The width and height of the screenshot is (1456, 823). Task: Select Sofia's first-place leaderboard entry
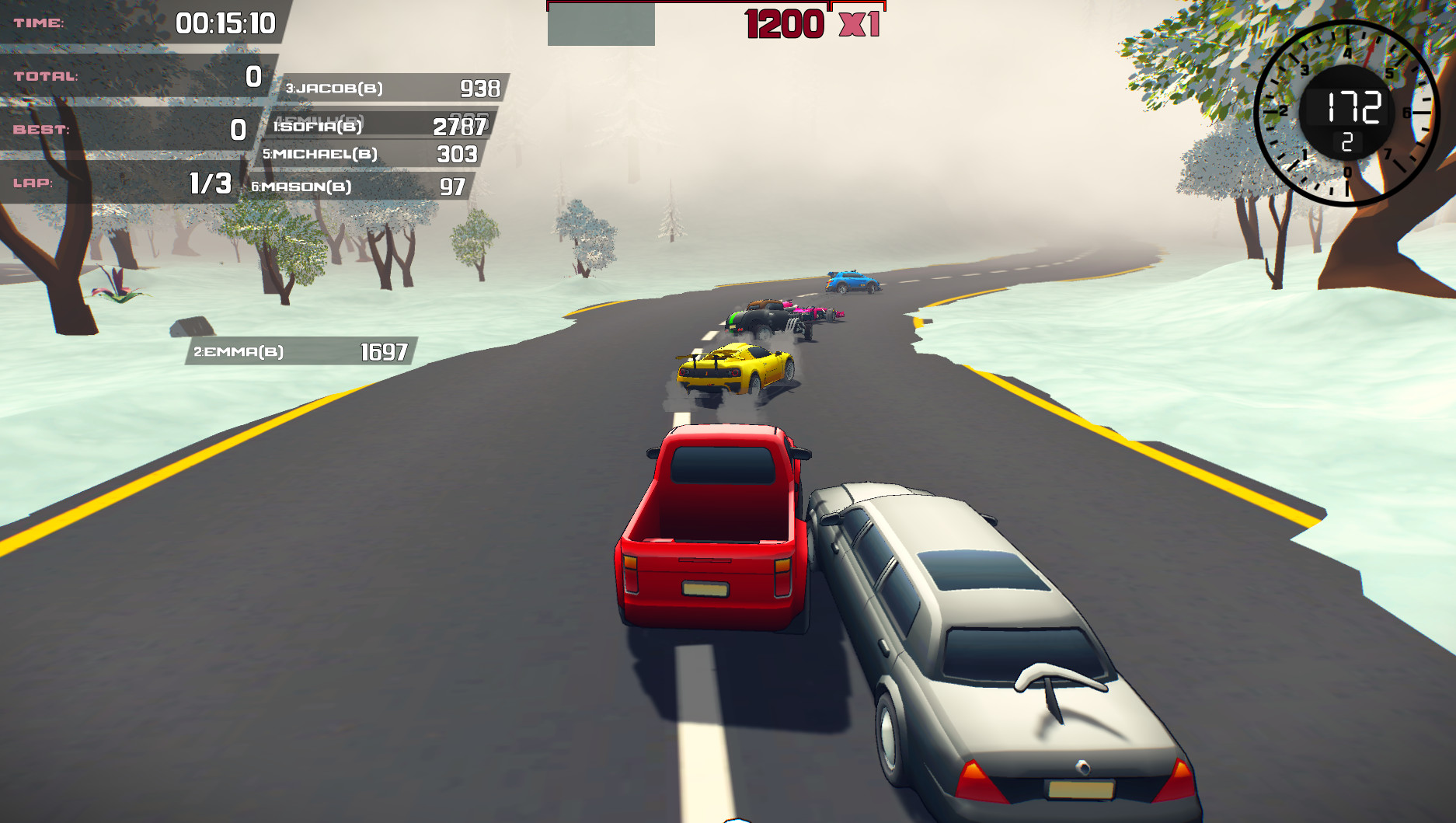(x=381, y=126)
